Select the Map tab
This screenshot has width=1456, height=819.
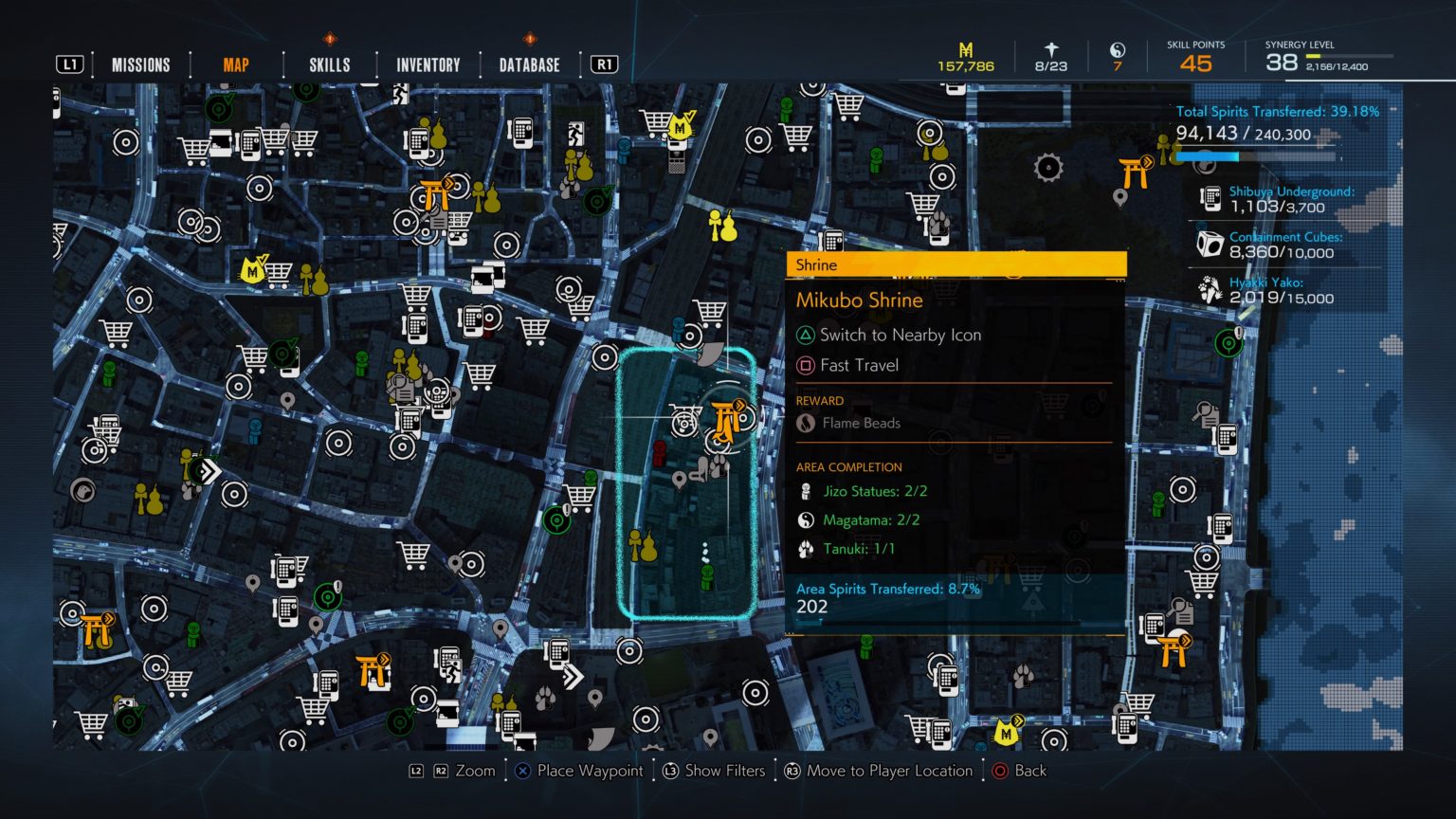click(235, 64)
